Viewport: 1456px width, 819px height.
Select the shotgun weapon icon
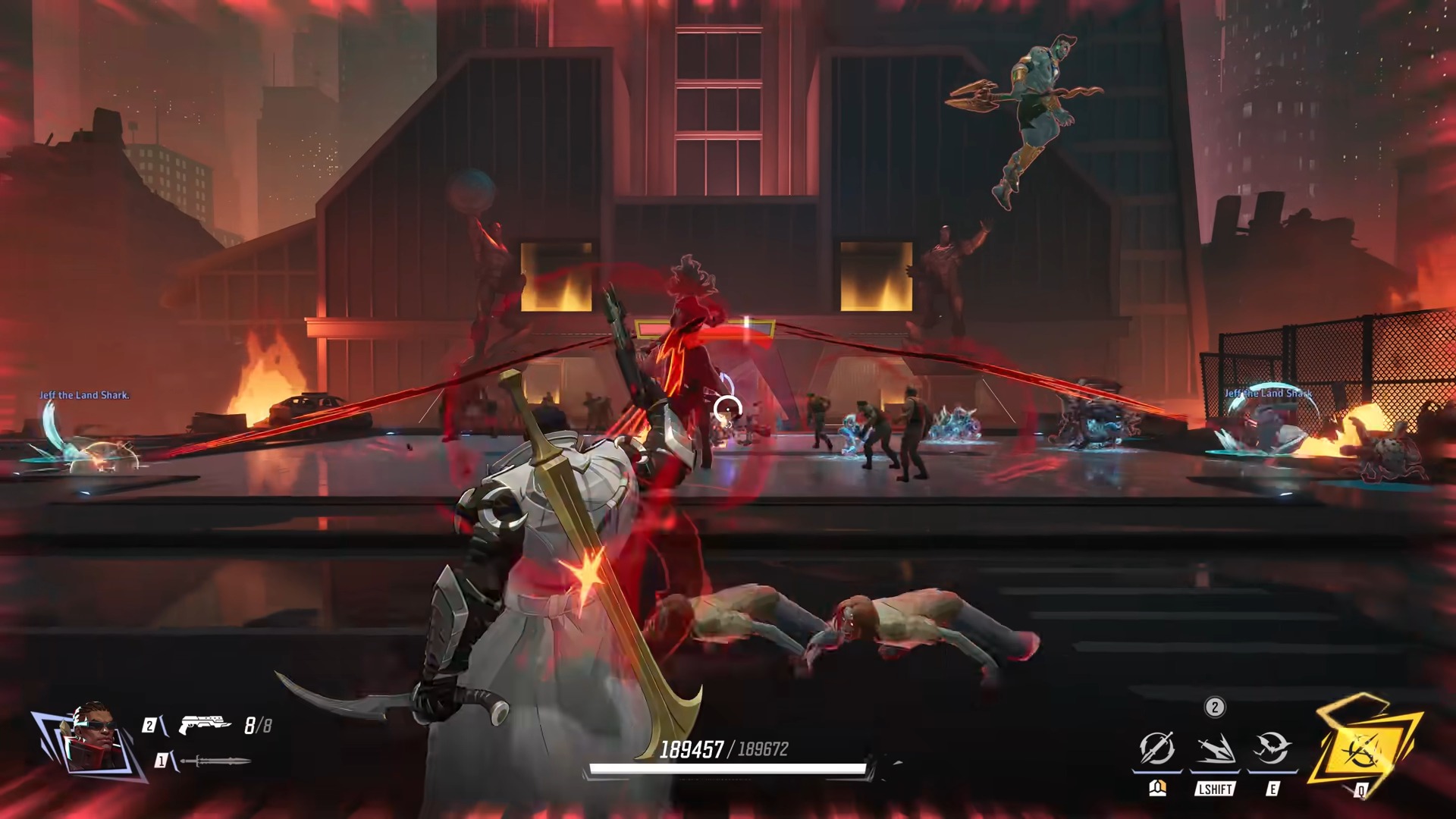coord(205,725)
